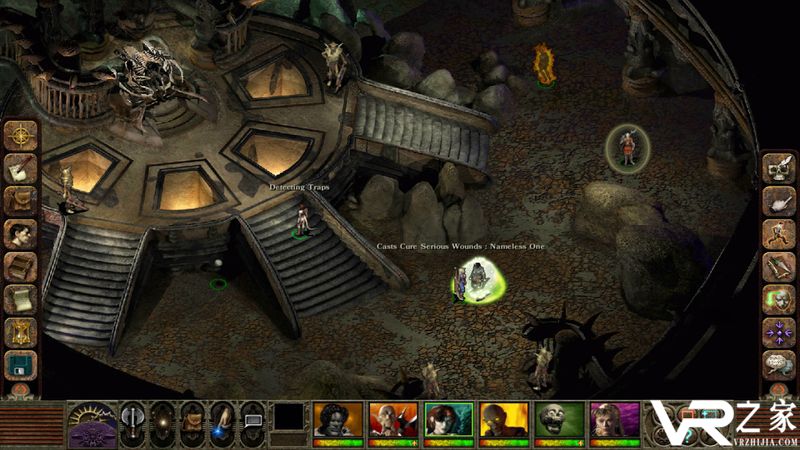Toggle the running figure button
This screenshot has width=800, height=450.
pos(779,234)
